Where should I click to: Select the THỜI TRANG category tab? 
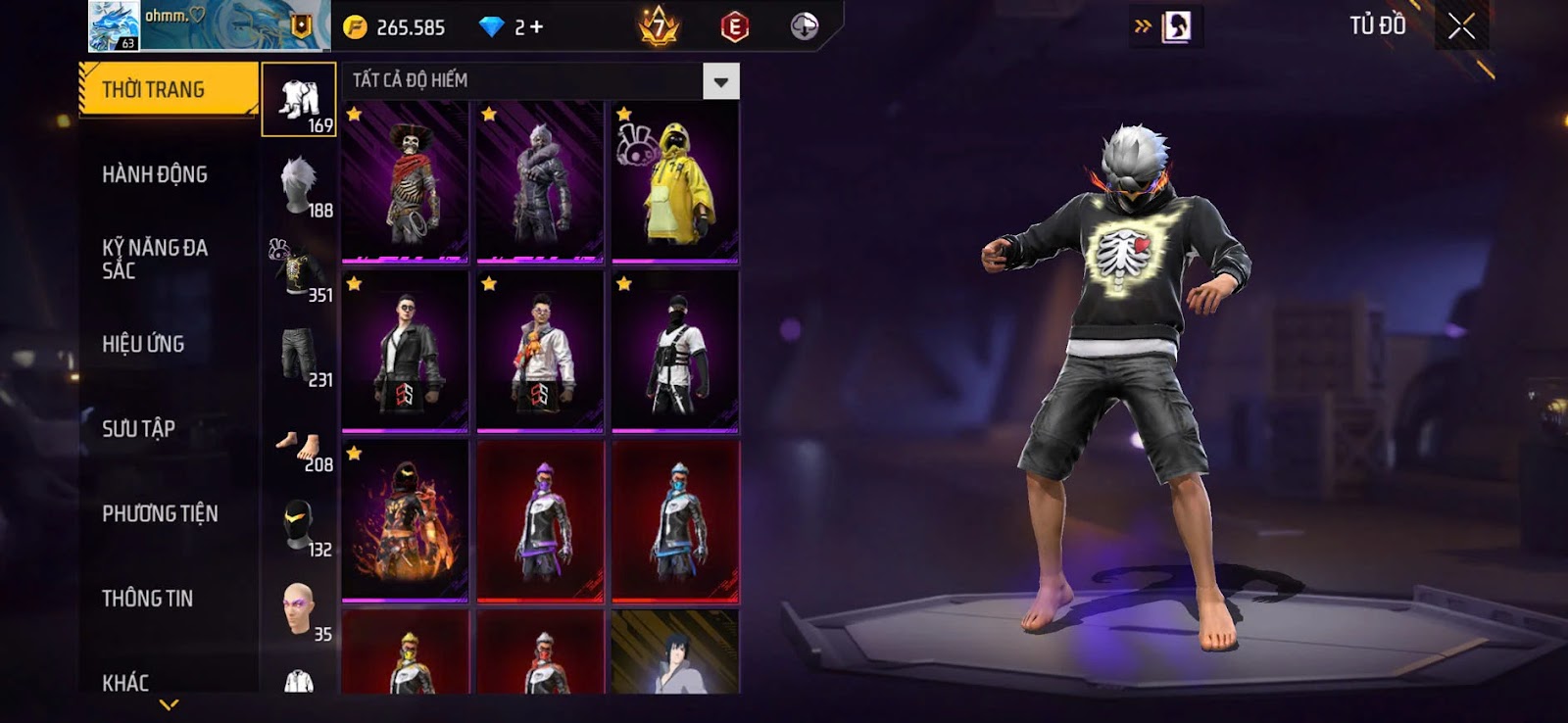tap(168, 90)
